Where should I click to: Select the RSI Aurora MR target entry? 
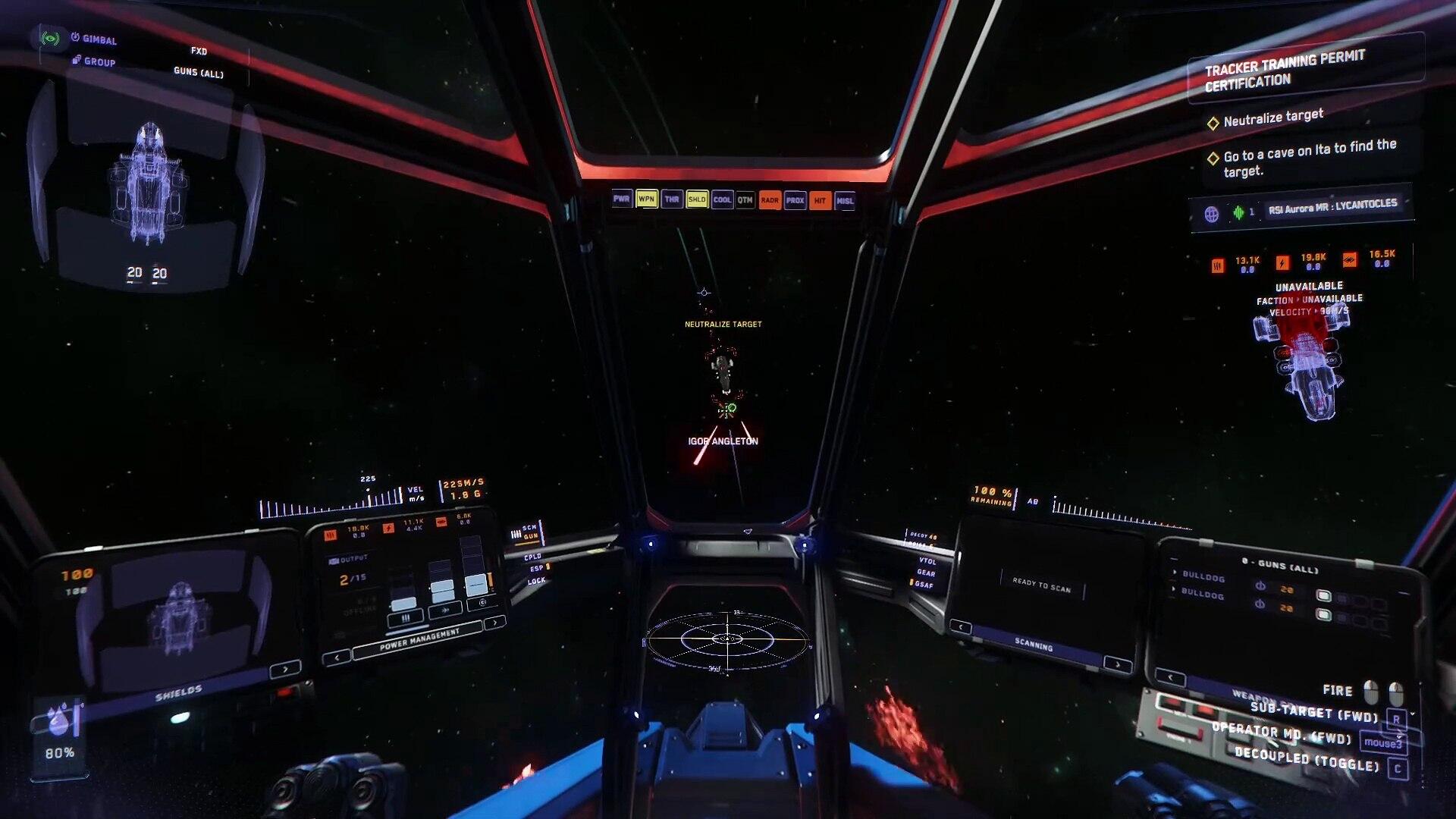coord(1332,206)
